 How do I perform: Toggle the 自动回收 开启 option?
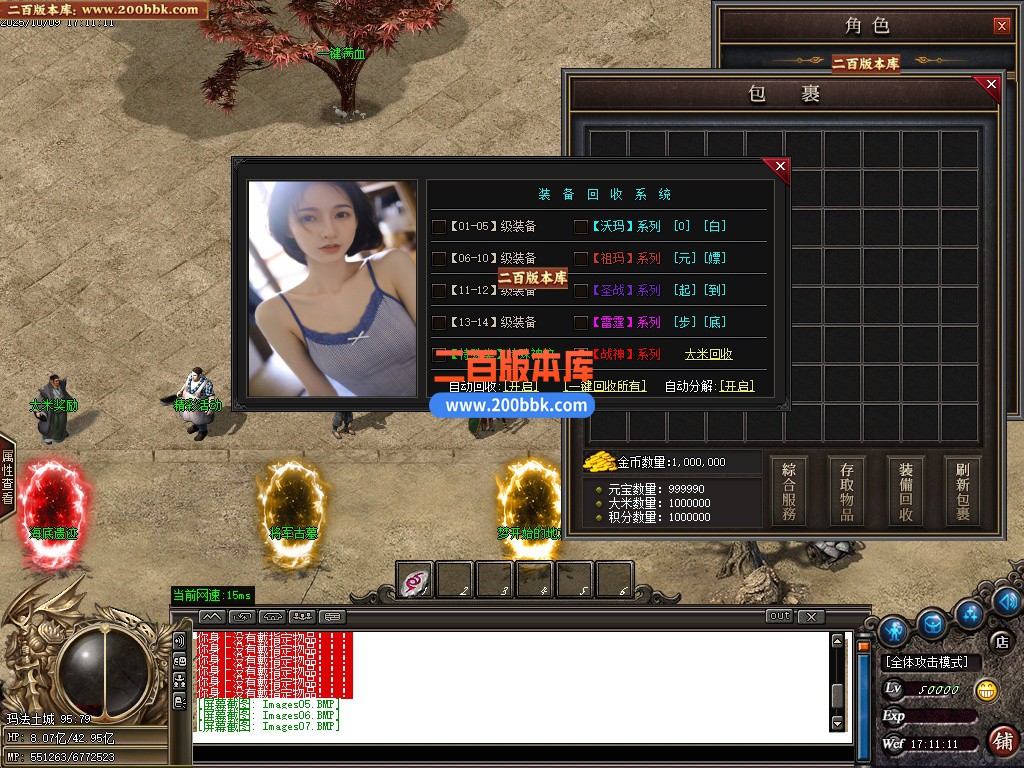(519, 386)
